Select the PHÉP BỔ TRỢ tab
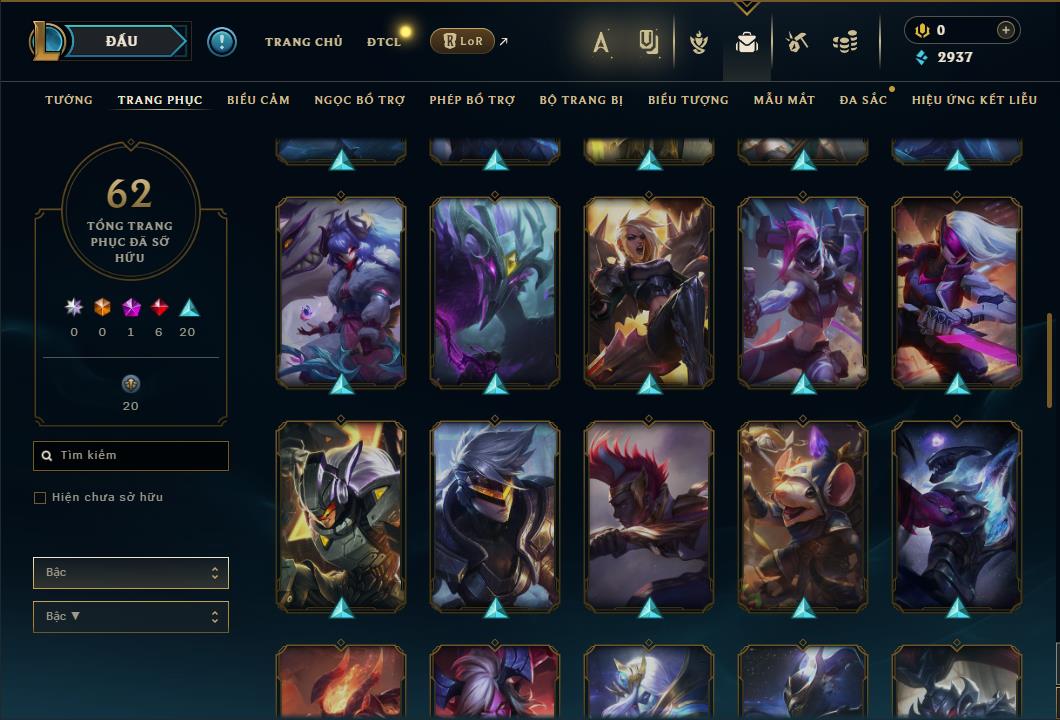The height and width of the screenshot is (720, 1060). click(472, 100)
